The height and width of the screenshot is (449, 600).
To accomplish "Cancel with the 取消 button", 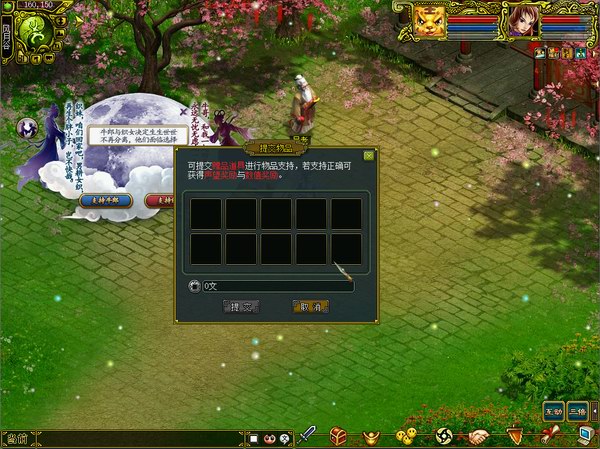I will (311, 306).
